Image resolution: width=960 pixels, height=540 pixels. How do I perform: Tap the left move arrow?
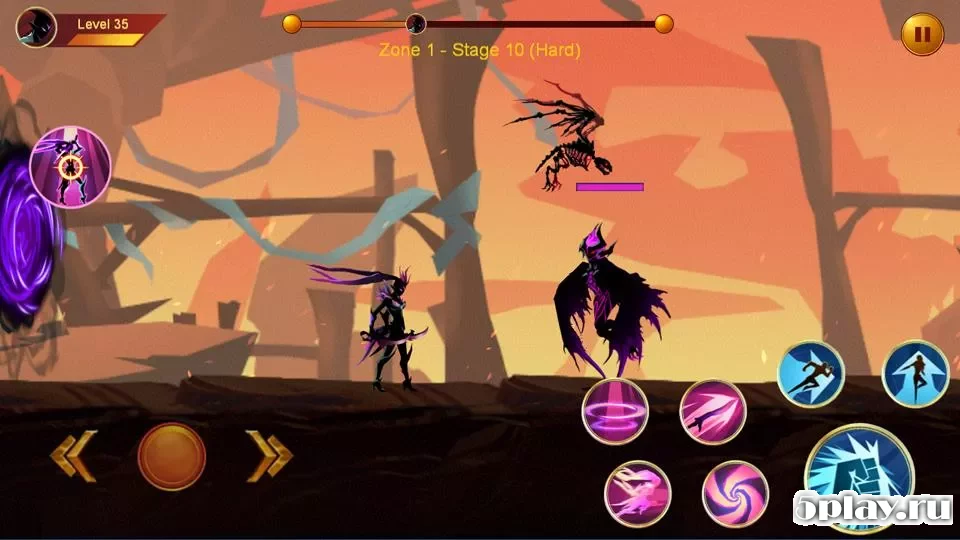click(x=73, y=456)
